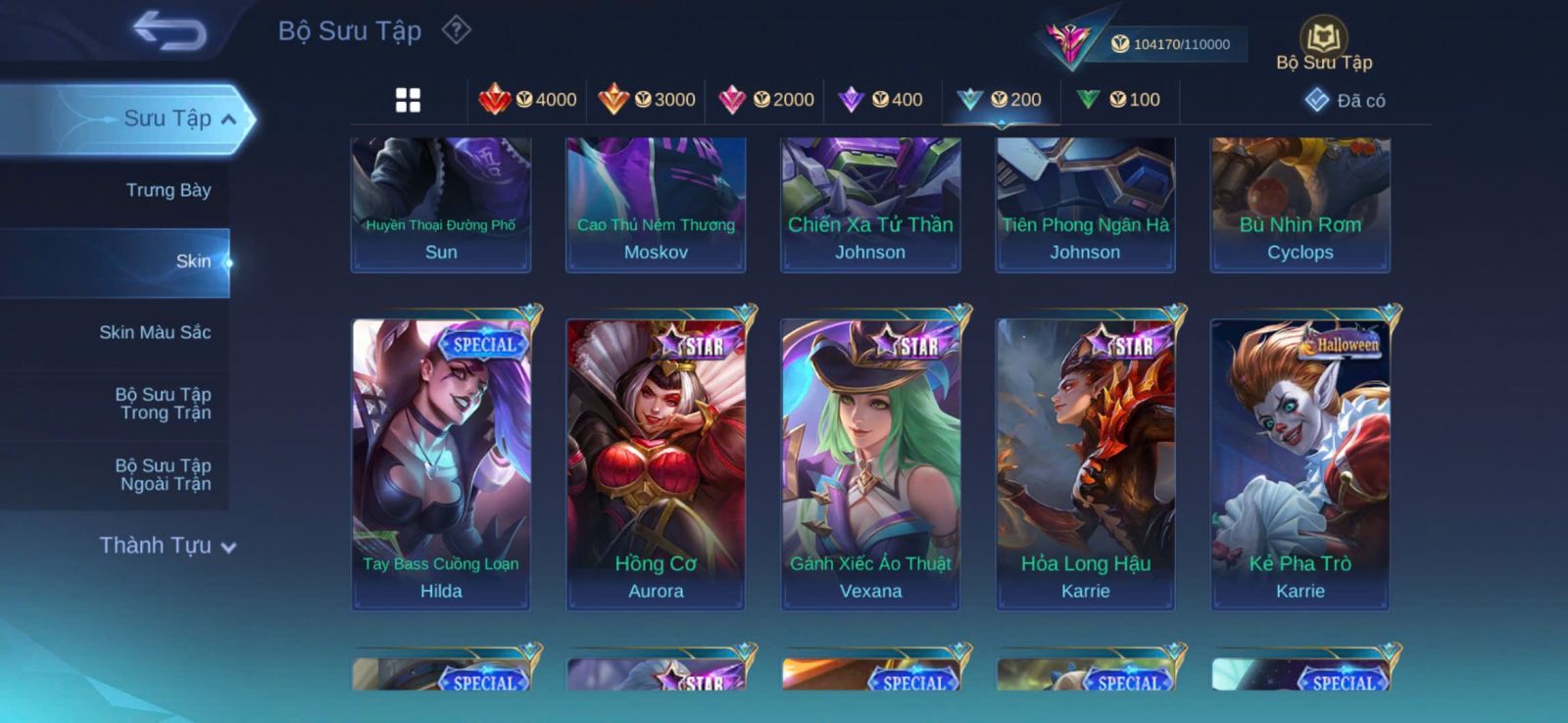View Aurora's Hồng Cơ skin card
The image size is (1568, 723).
656,462
